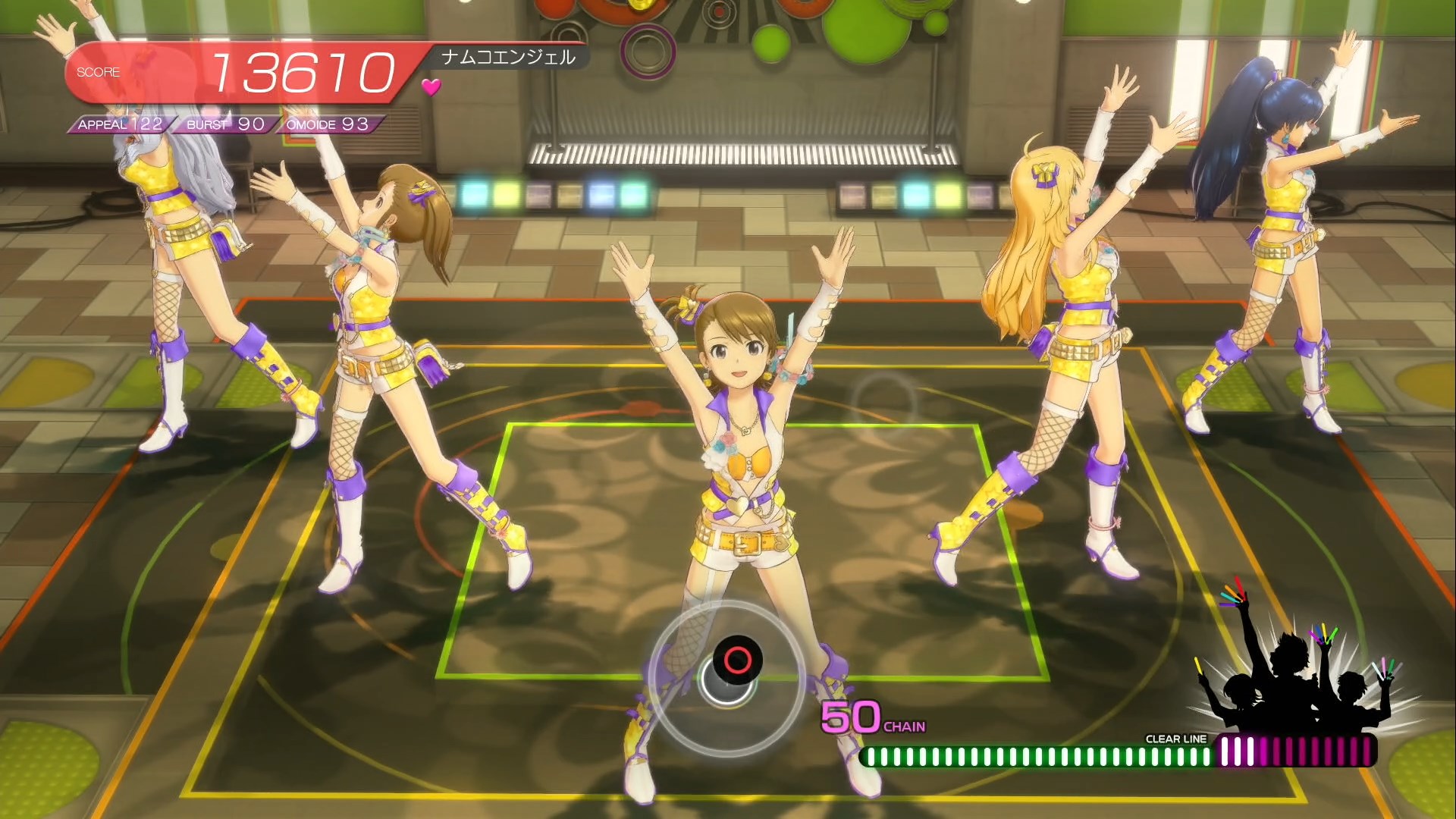This screenshot has width=1456, height=819.
Task: Select the pink heart icon
Action: coord(431,87)
